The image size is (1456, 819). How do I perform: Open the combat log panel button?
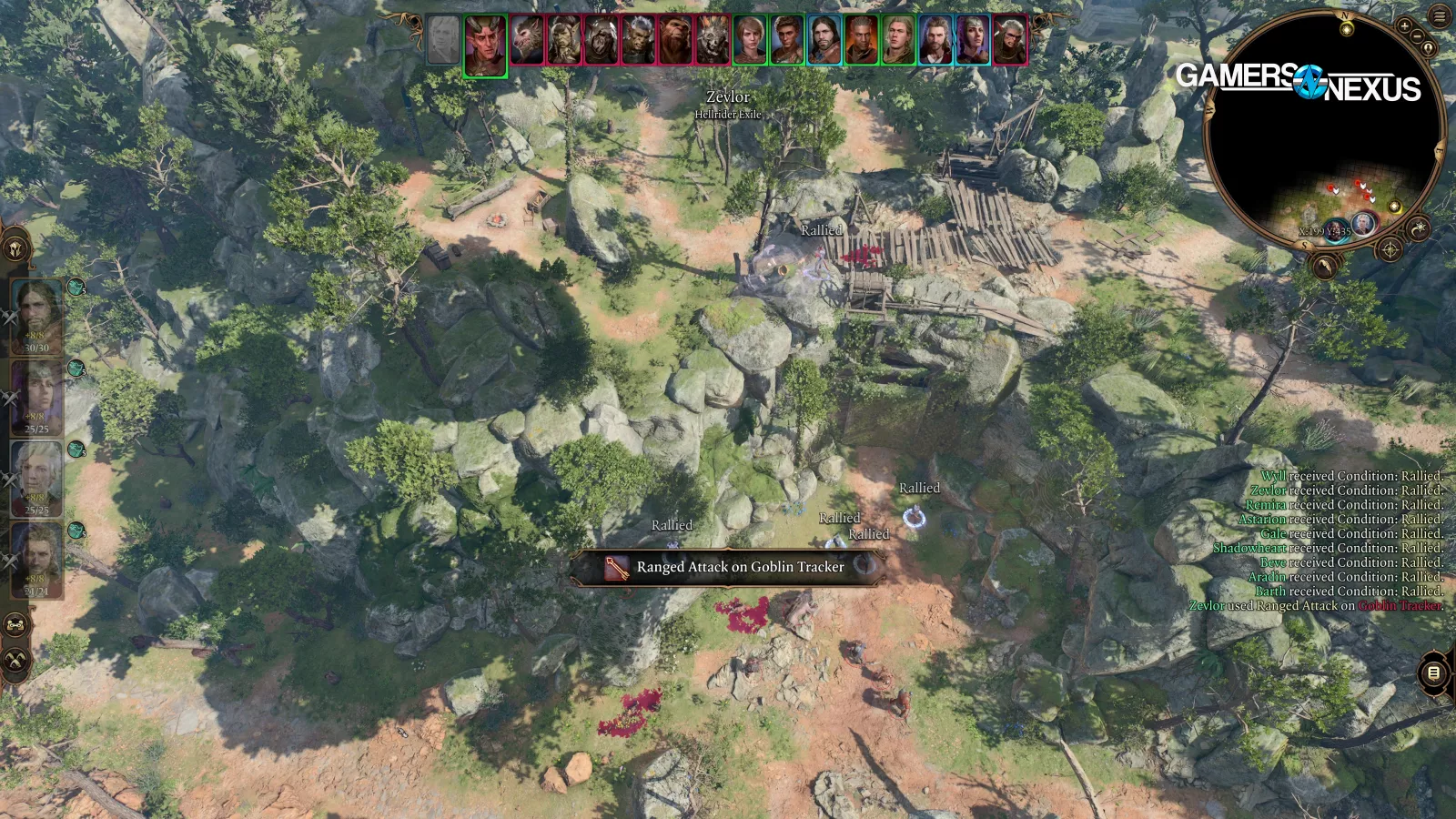[x=1433, y=672]
